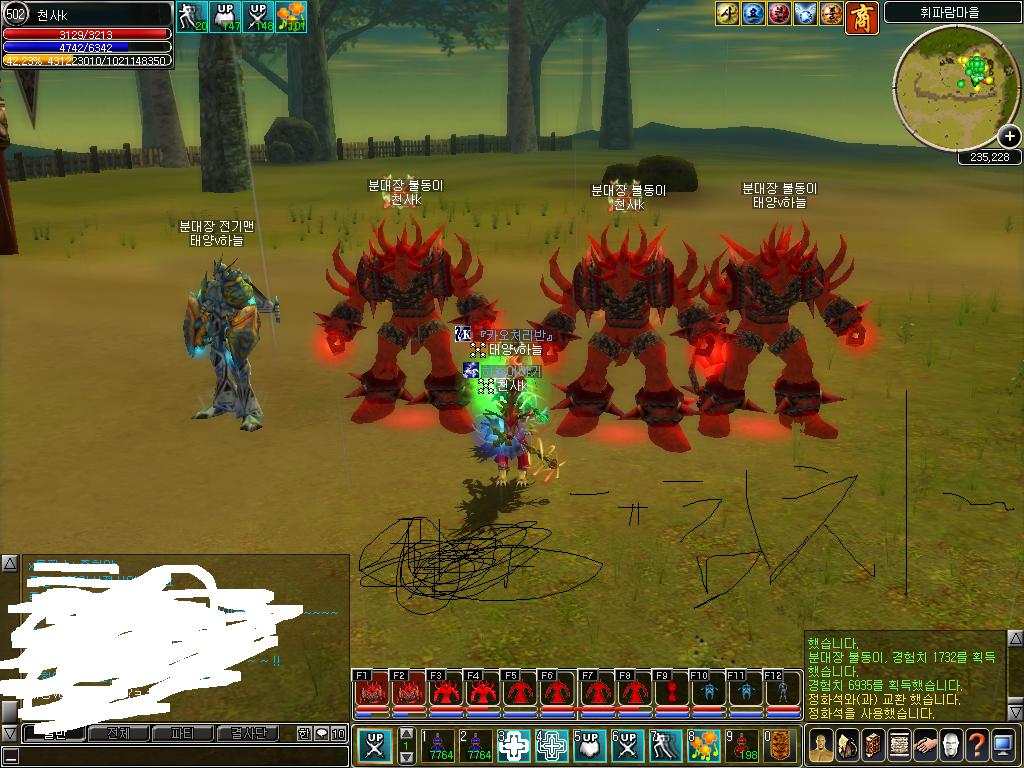The width and height of the screenshot is (1024, 768).
Task: Switch to the 결사단 chat tab
Action: click(248, 733)
